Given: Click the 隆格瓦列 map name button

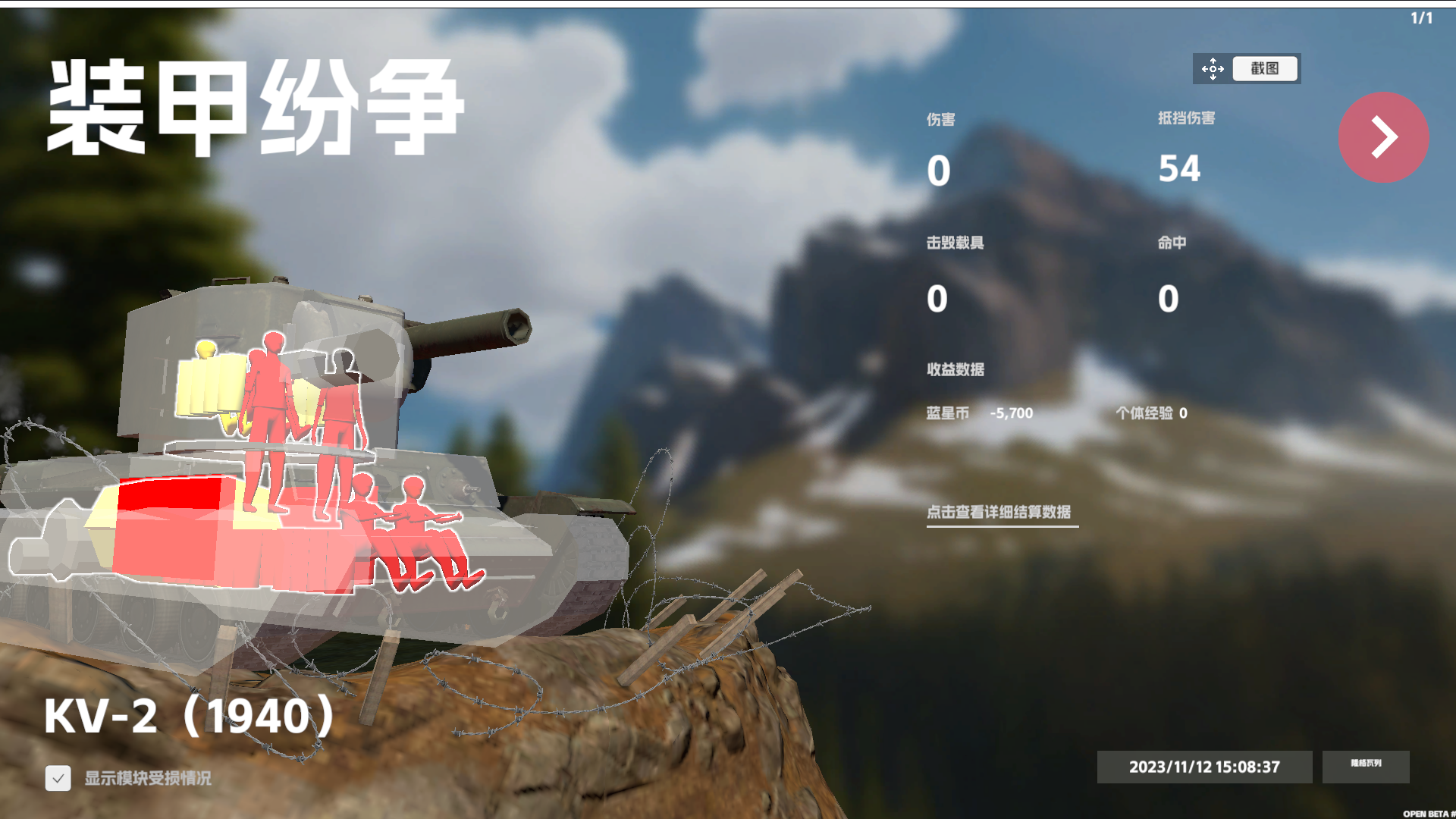Looking at the screenshot, I should tap(1366, 767).
